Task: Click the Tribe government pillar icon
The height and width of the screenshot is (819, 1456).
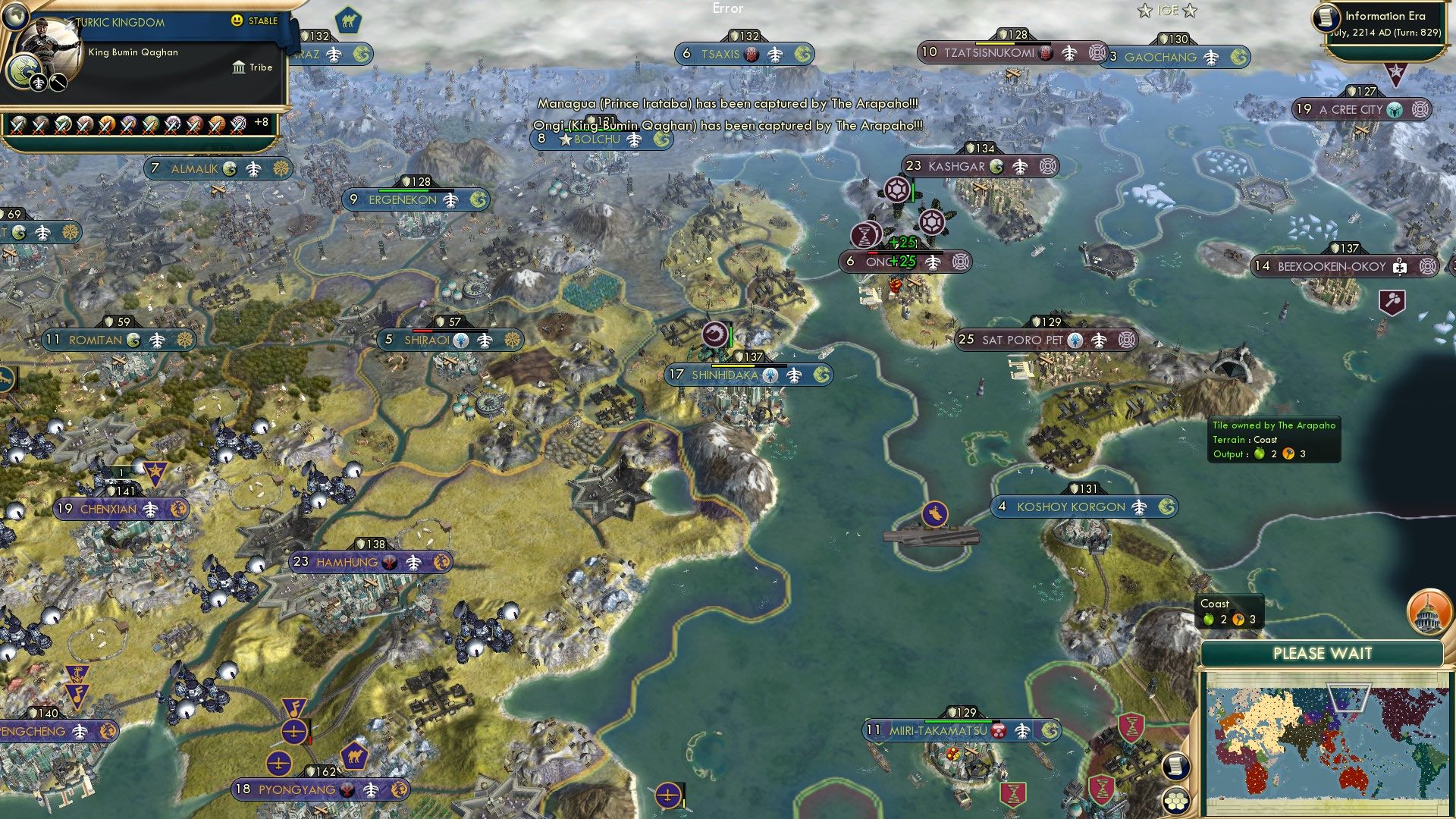Action: [x=238, y=67]
